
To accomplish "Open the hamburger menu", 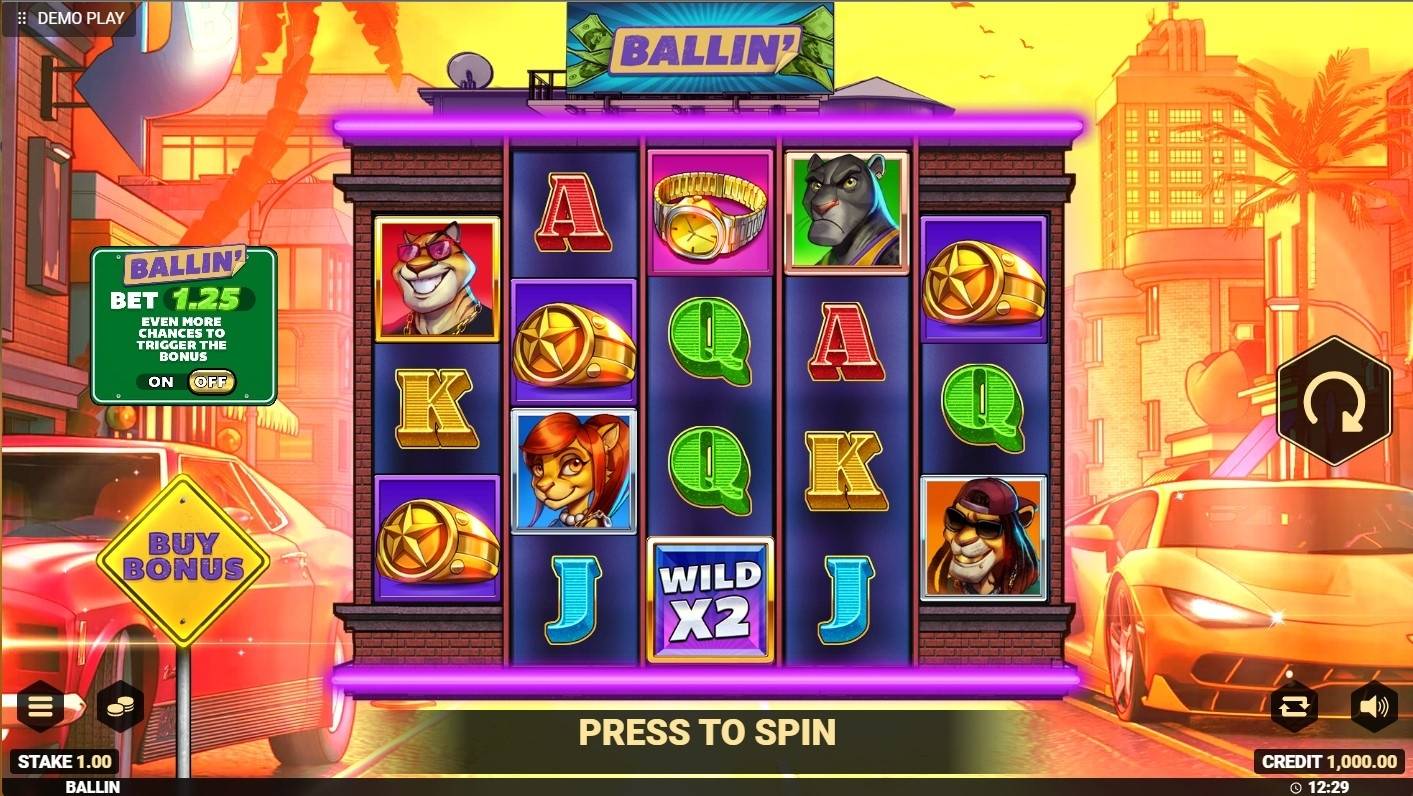I will coord(39,707).
